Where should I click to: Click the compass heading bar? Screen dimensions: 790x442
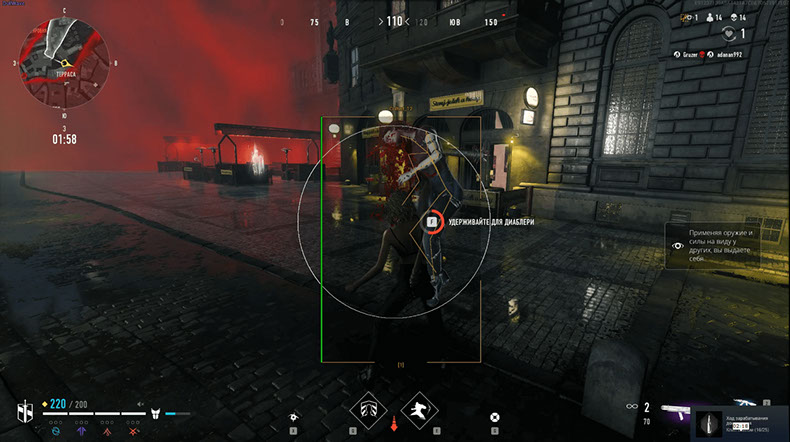click(x=394, y=21)
